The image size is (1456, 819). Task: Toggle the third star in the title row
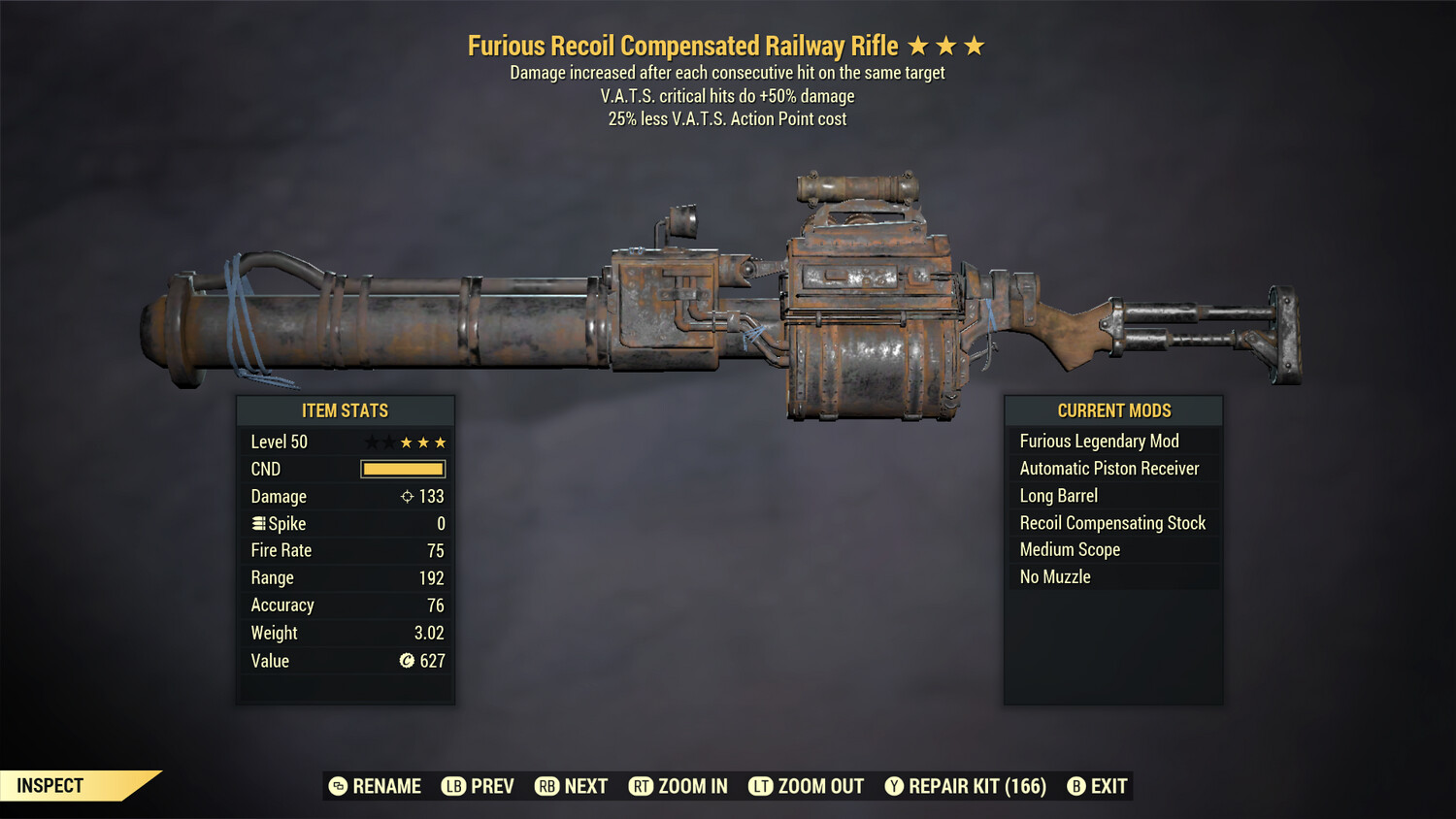tap(975, 45)
